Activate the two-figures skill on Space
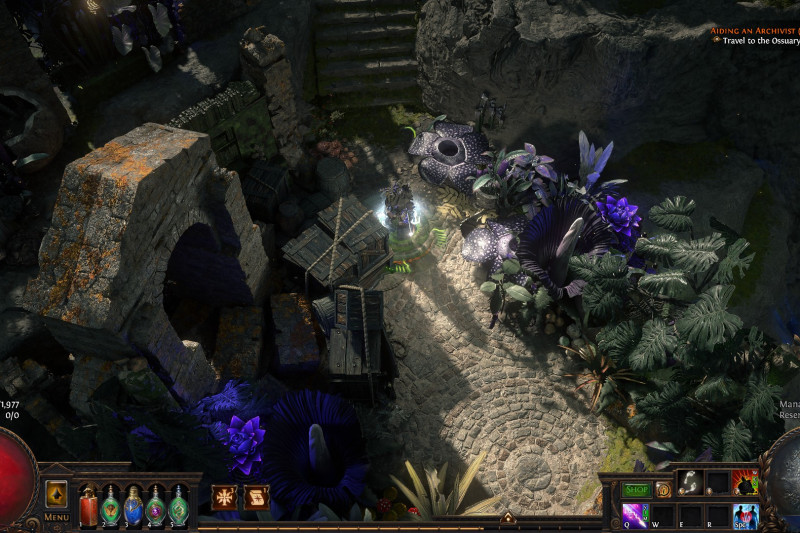 (745, 516)
